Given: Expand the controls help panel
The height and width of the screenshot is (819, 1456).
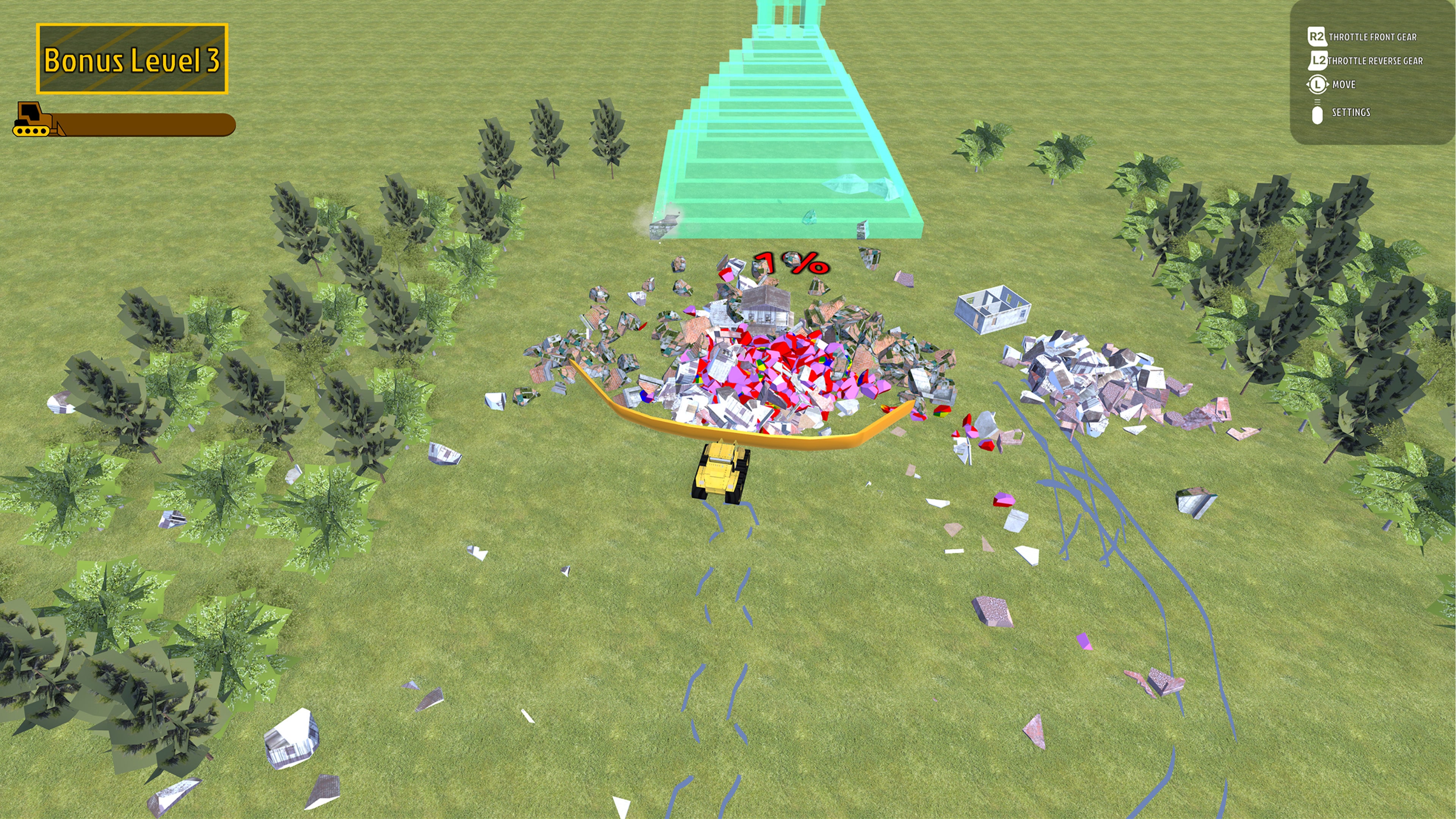Looking at the screenshot, I should point(1373,74).
